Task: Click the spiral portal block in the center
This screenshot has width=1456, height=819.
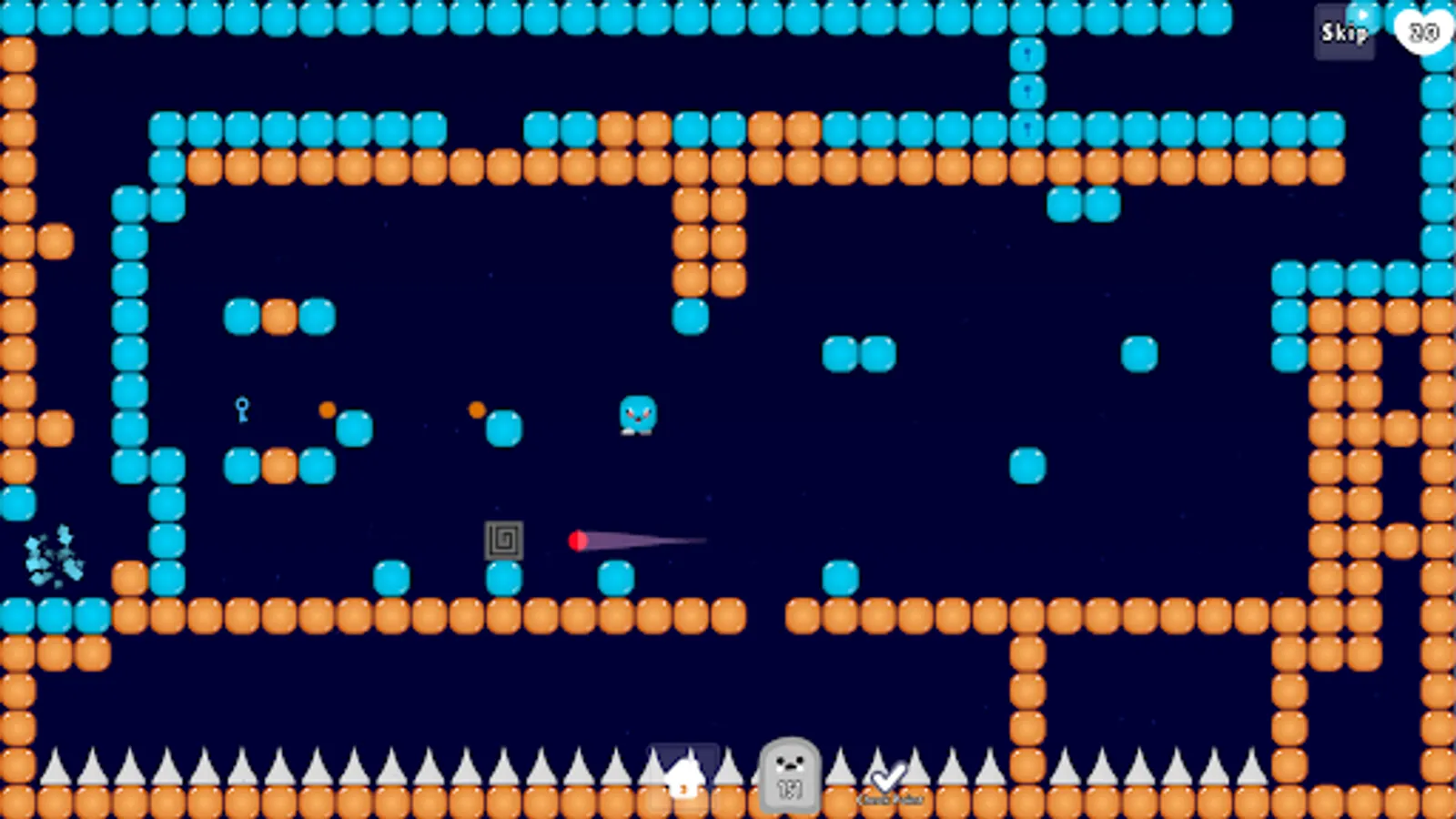Action: pos(506,541)
